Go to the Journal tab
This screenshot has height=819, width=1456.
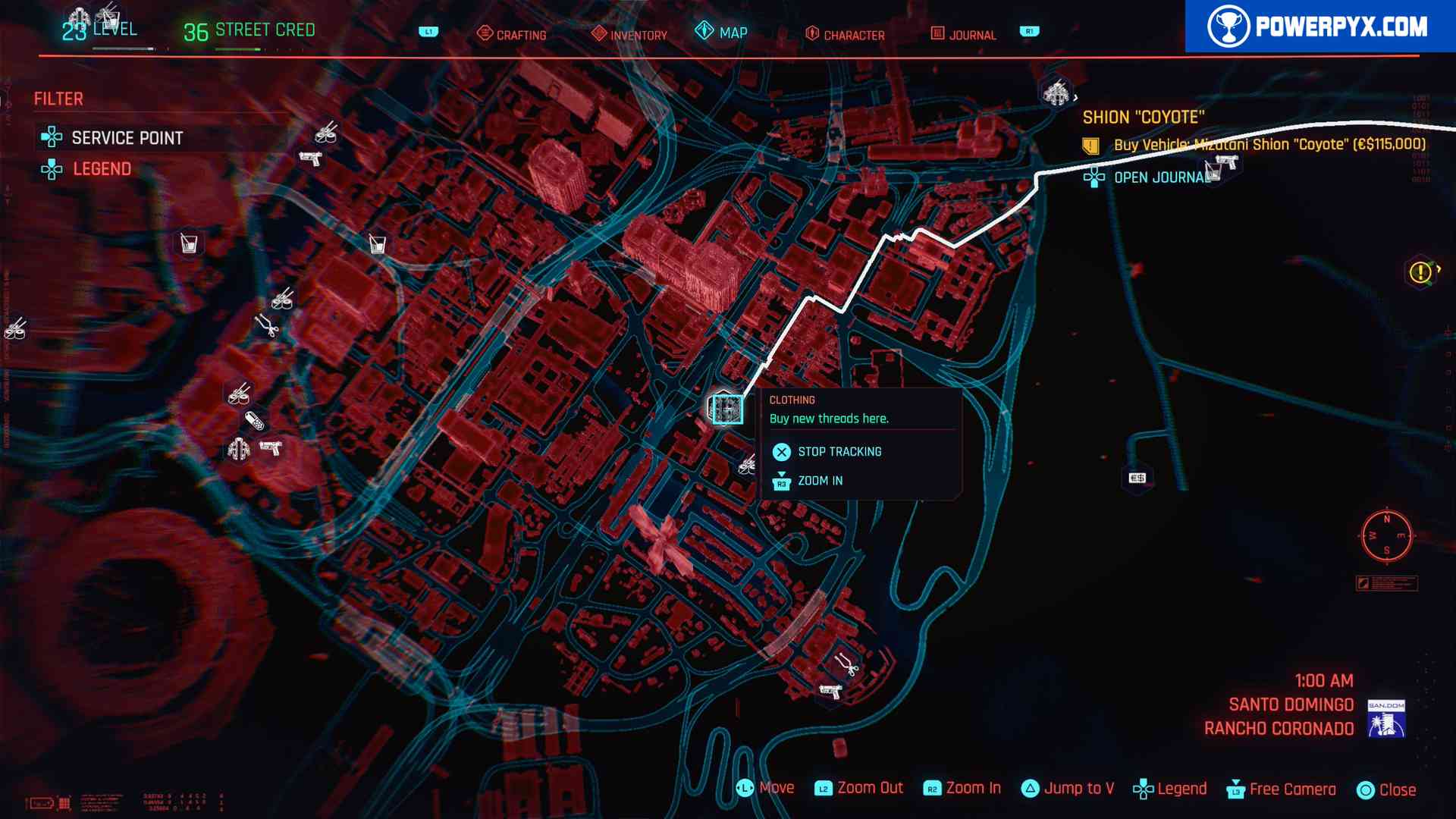pos(963,34)
